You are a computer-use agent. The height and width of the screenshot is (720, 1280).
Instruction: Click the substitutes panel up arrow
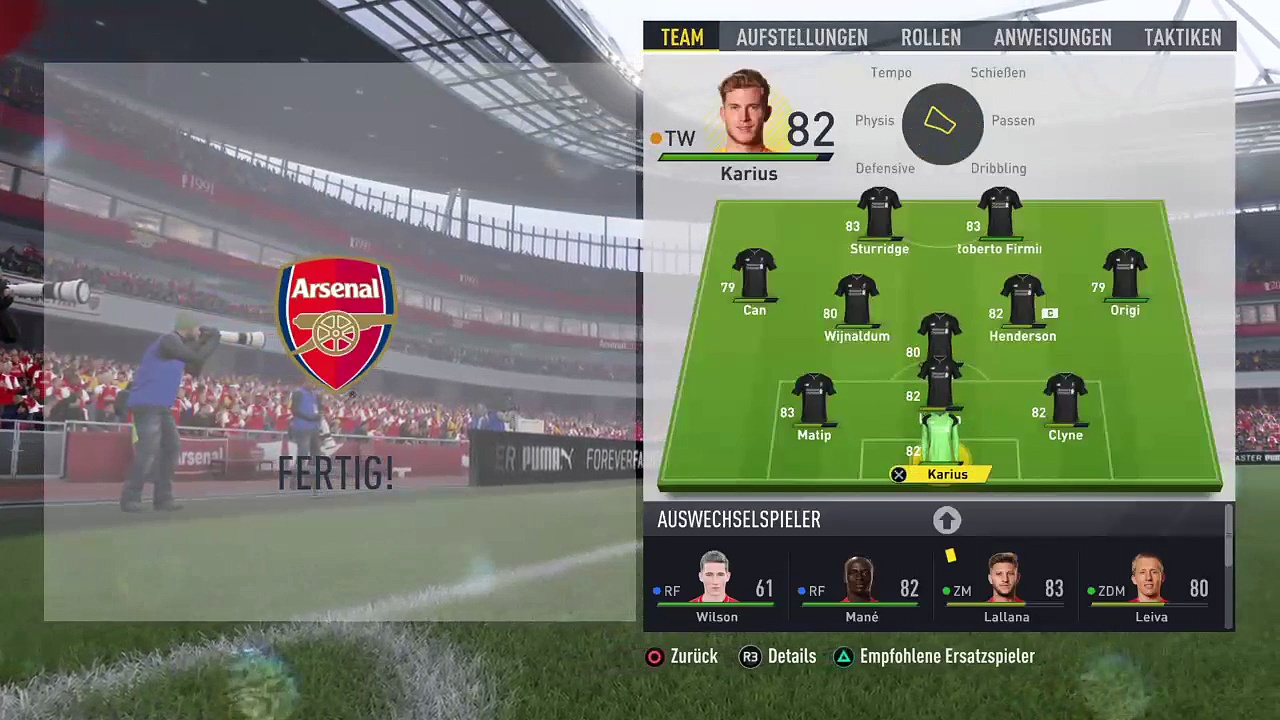[x=947, y=520]
